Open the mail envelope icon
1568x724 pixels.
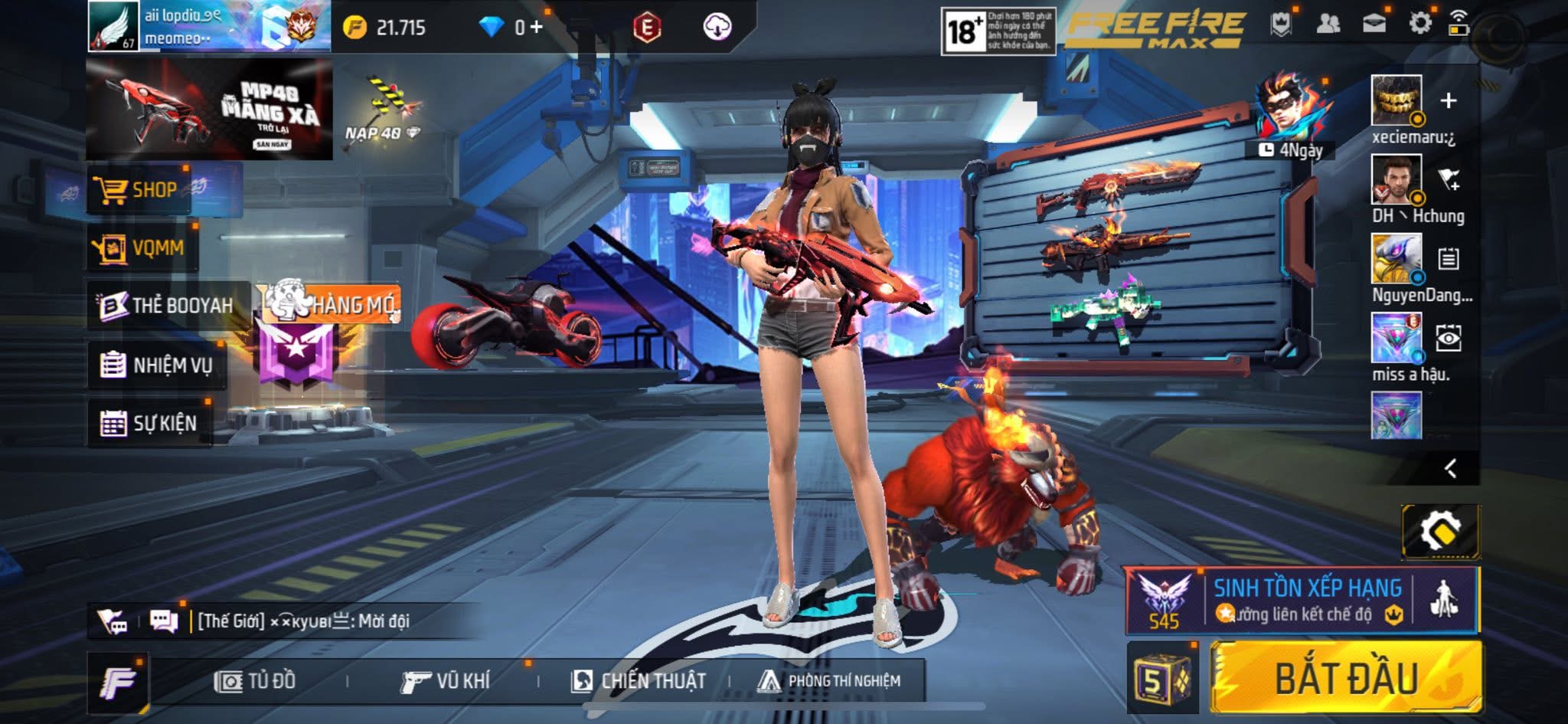1374,23
